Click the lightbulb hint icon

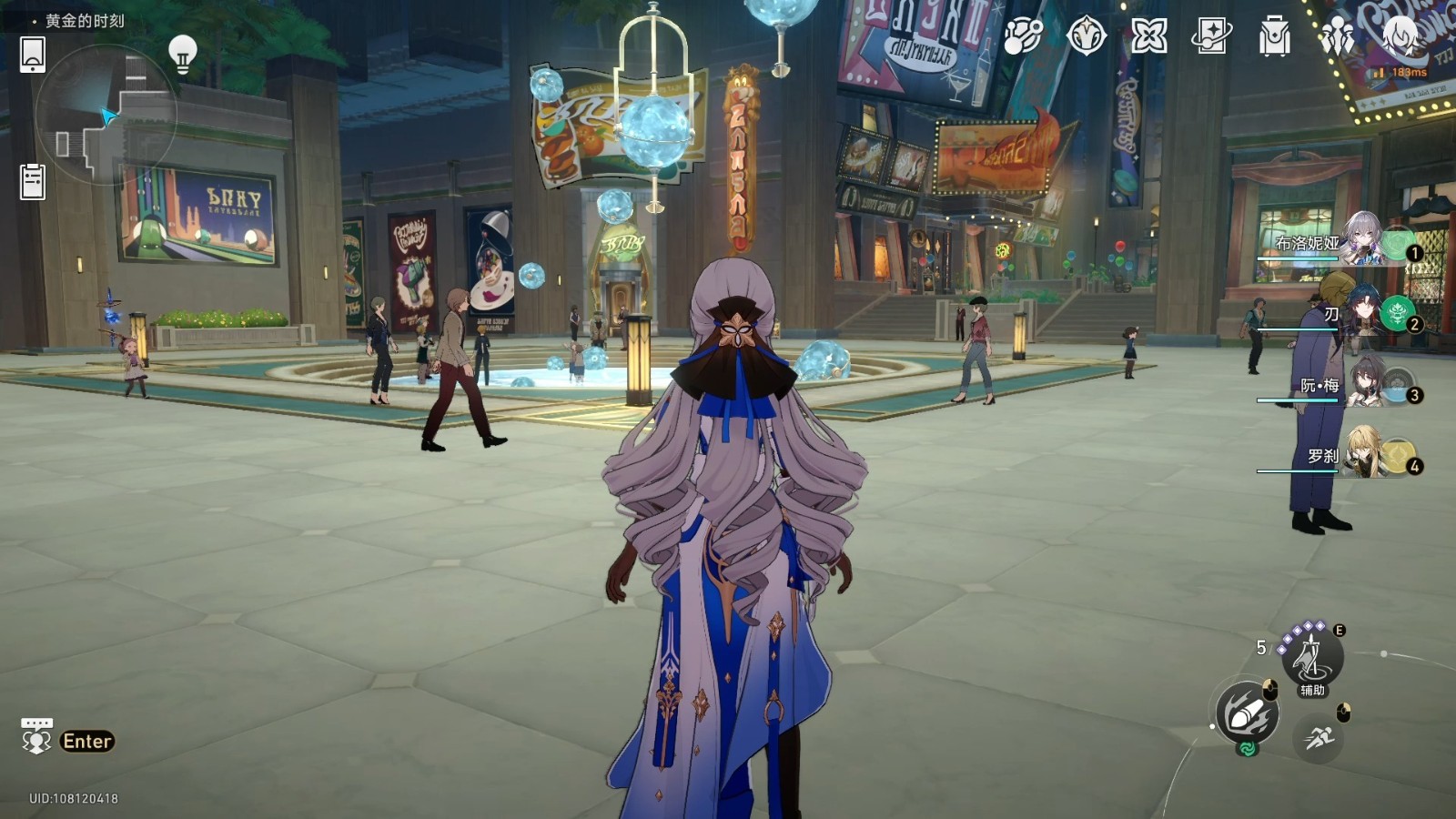pos(183,53)
